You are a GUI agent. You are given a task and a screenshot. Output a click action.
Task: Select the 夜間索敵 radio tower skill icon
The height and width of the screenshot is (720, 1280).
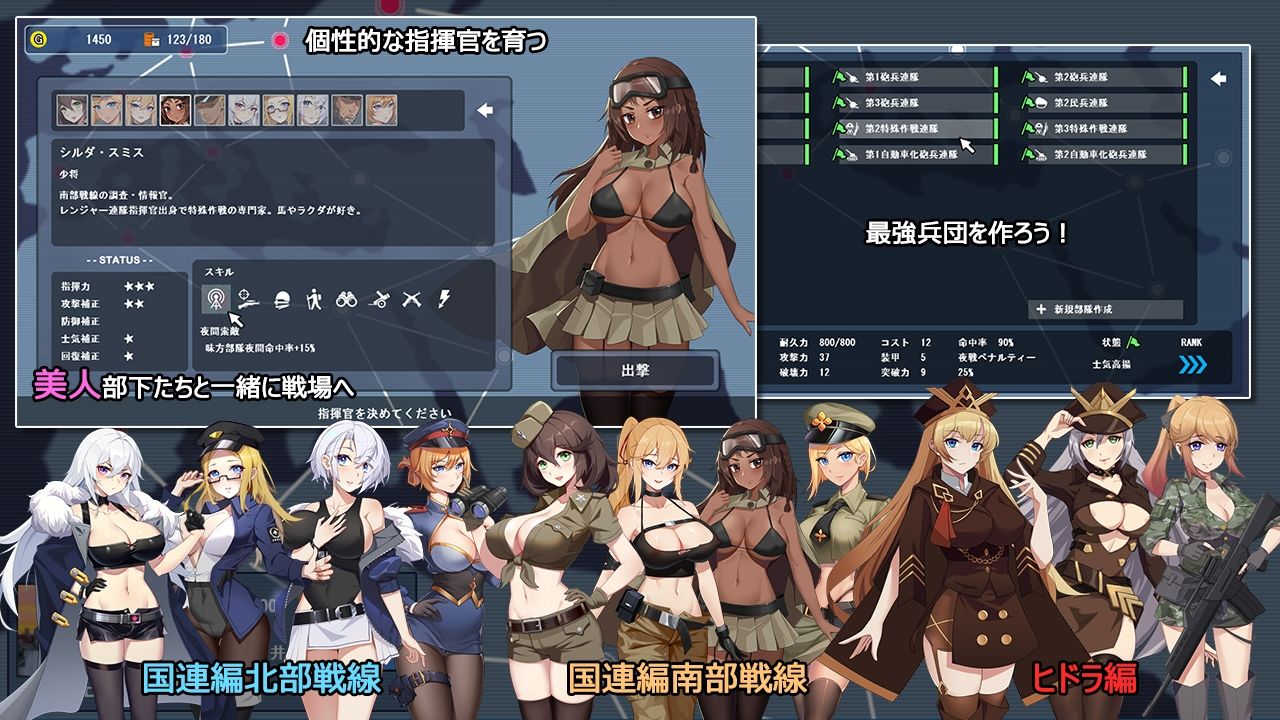[x=216, y=297]
